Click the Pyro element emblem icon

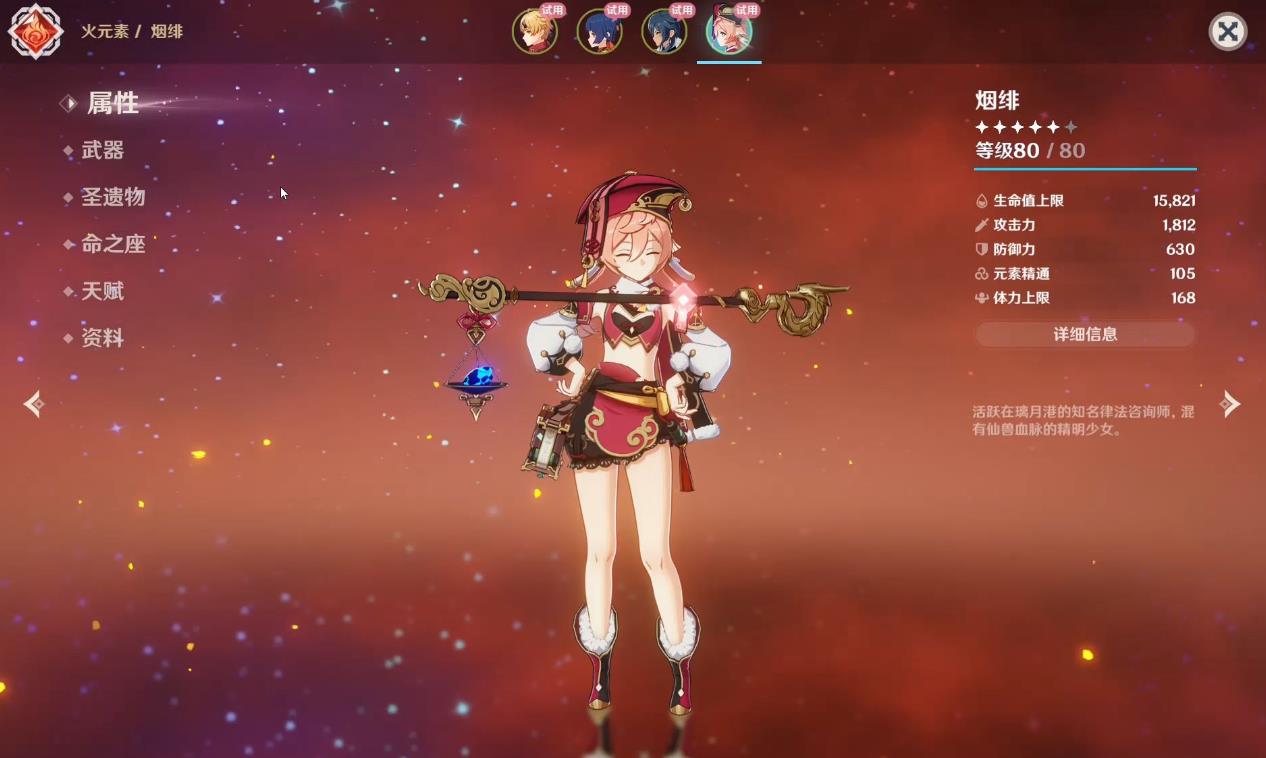point(36,31)
